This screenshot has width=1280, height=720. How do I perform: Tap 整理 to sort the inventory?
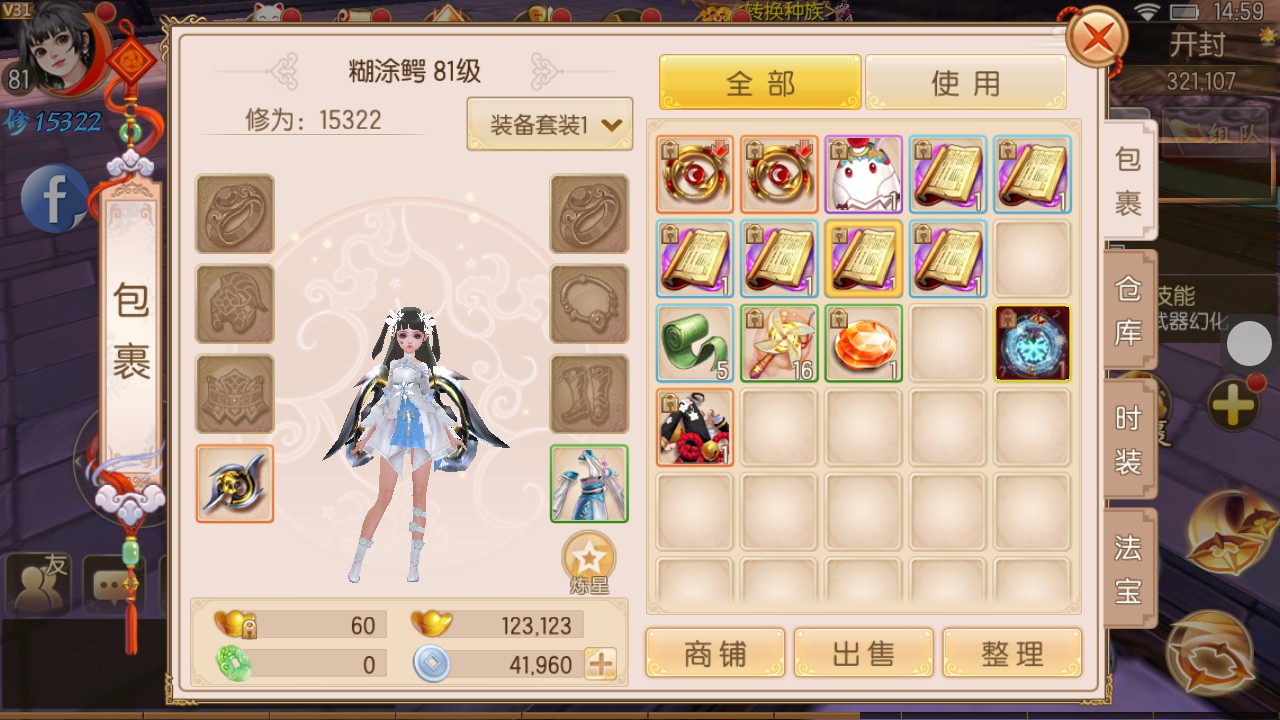[1012, 651]
